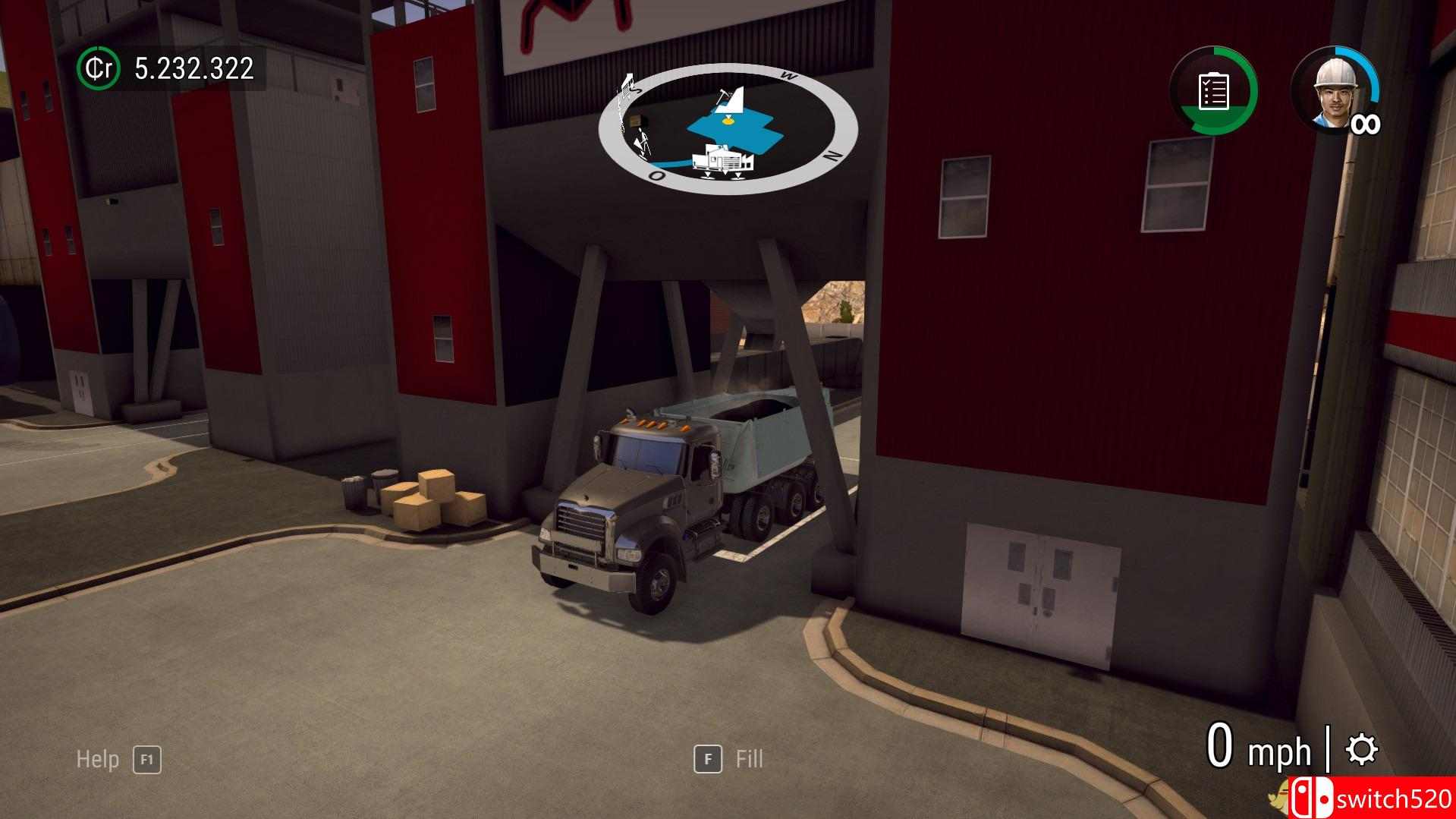Click the worker portrait avatar
Image resolution: width=1456 pixels, height=819 pixels.
click(1335, 90)
